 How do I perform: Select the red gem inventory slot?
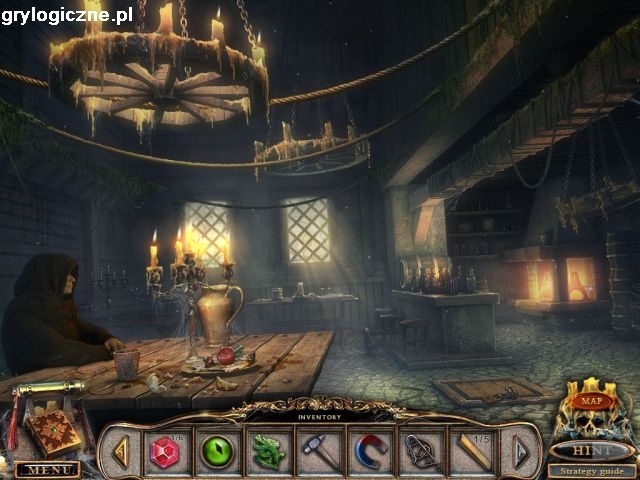165,452
